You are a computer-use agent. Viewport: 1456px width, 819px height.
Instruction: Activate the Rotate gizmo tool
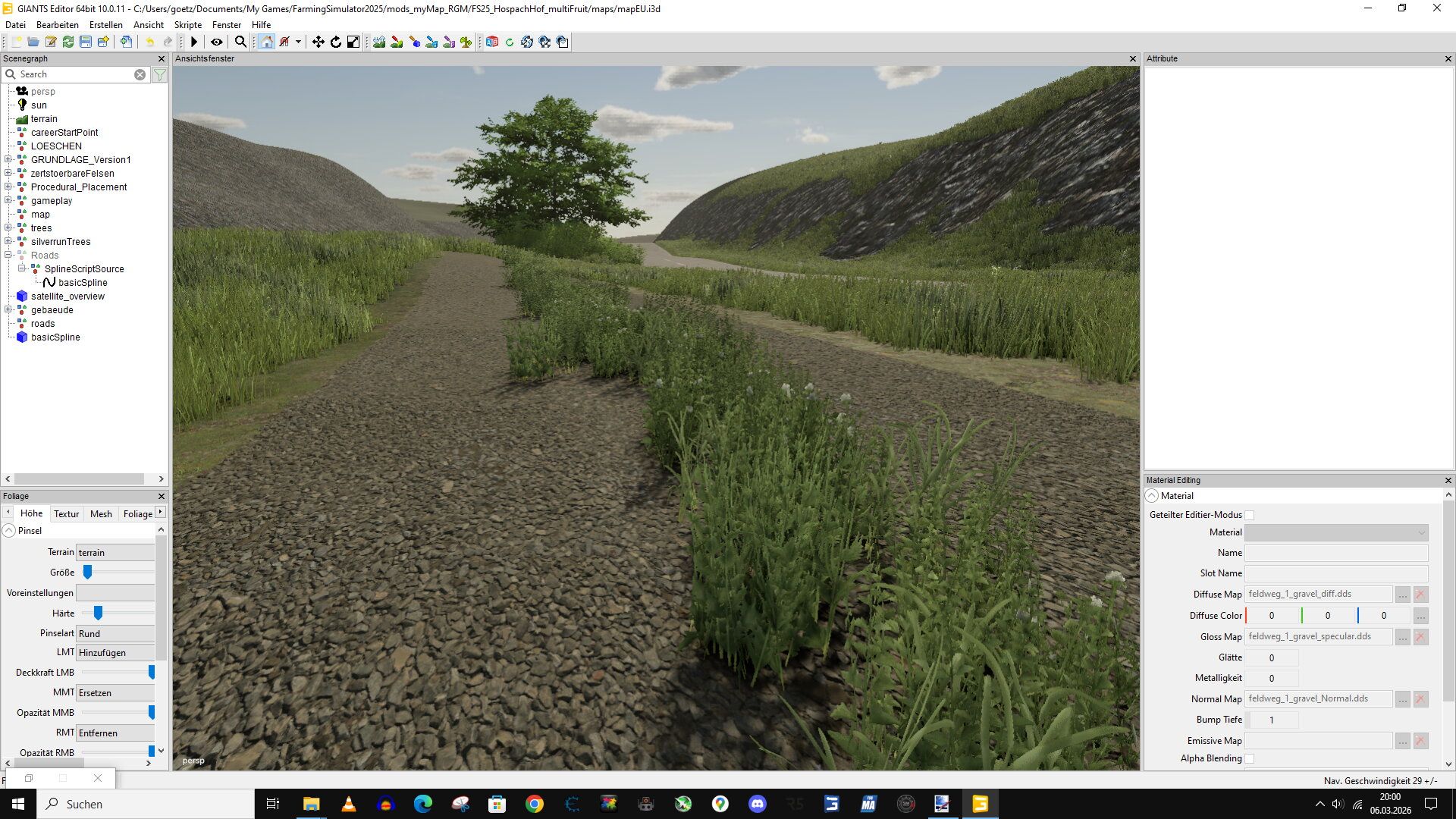pyautogui.click(x=335, y=42)
